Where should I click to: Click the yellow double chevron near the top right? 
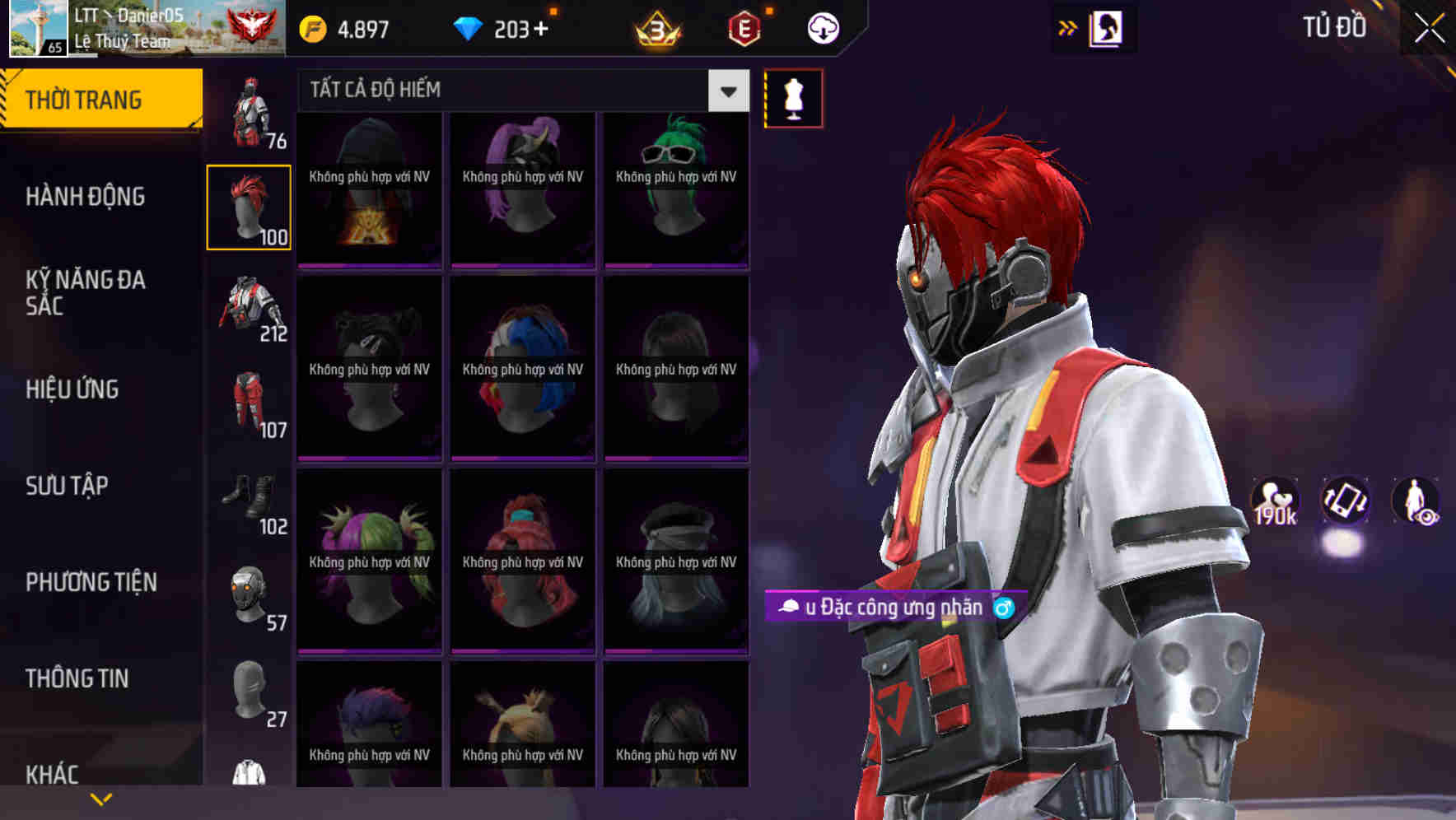(1066, 27)
